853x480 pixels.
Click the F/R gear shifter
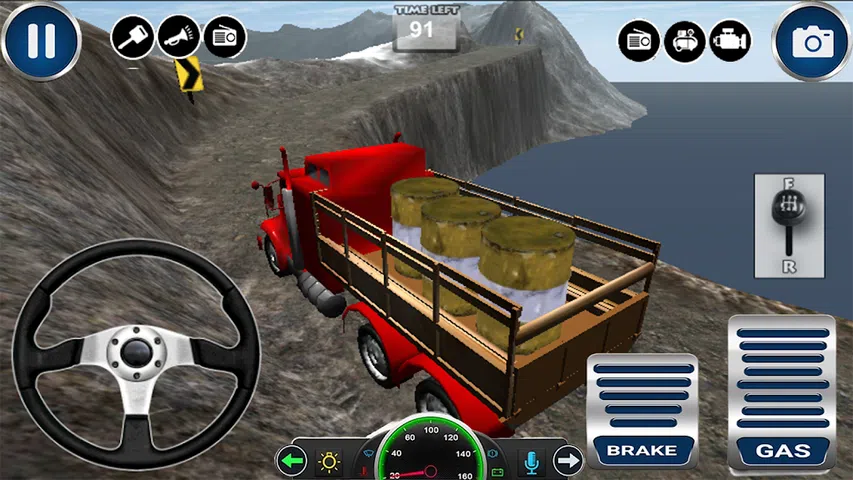pyautogui.click(x=789, y=226)
